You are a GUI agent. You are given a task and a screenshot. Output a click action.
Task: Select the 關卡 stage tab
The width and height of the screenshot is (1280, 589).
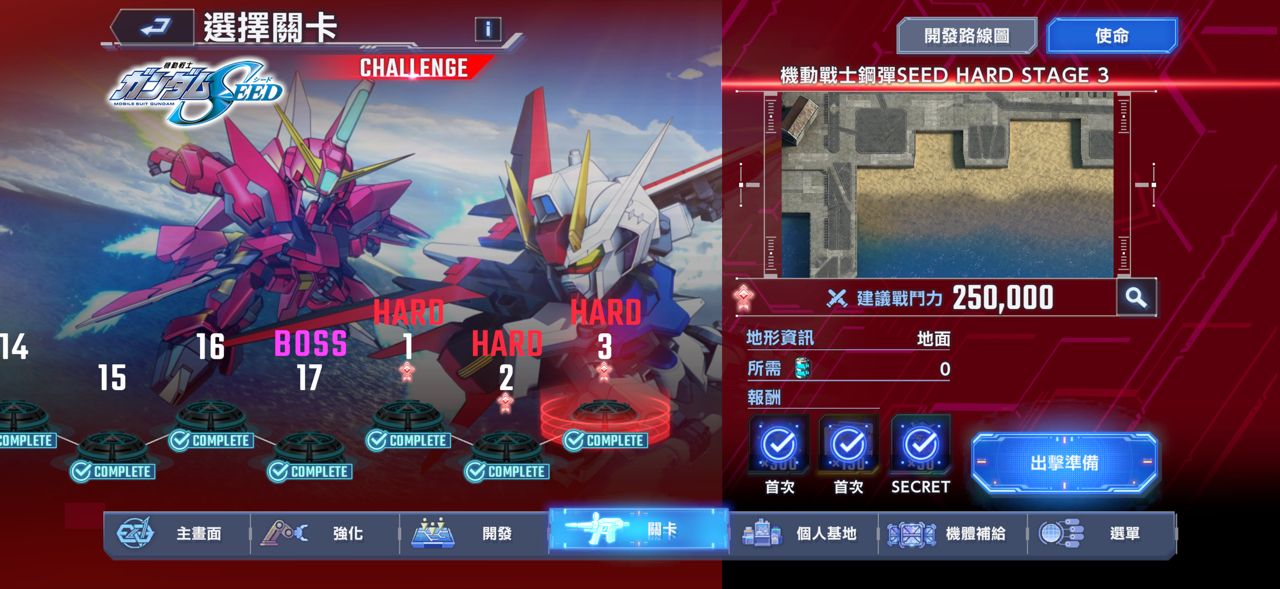coord(638,530)
